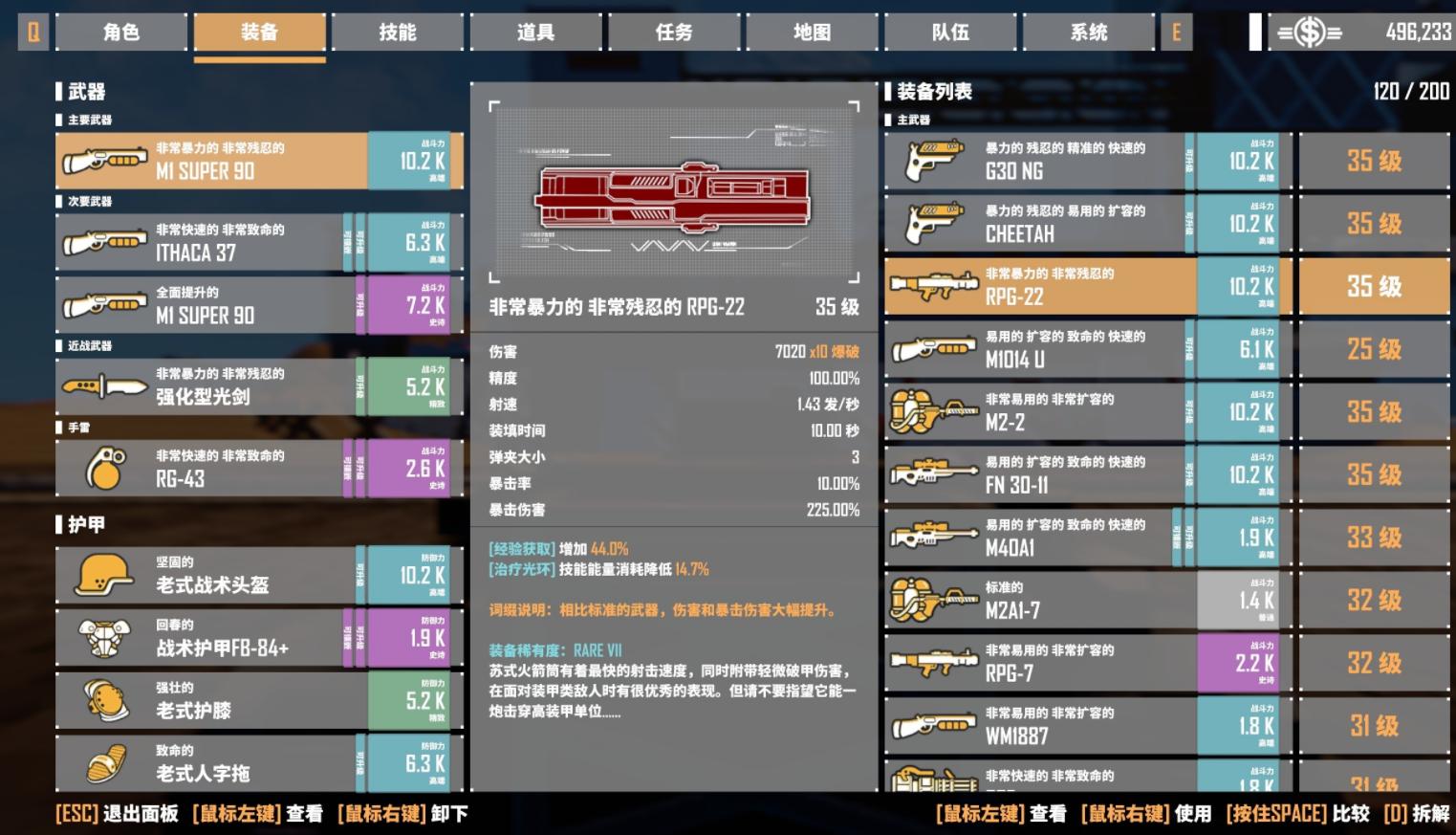
Task: Select the M2-2 flamethrower icon
Action: tap(932, 411)
